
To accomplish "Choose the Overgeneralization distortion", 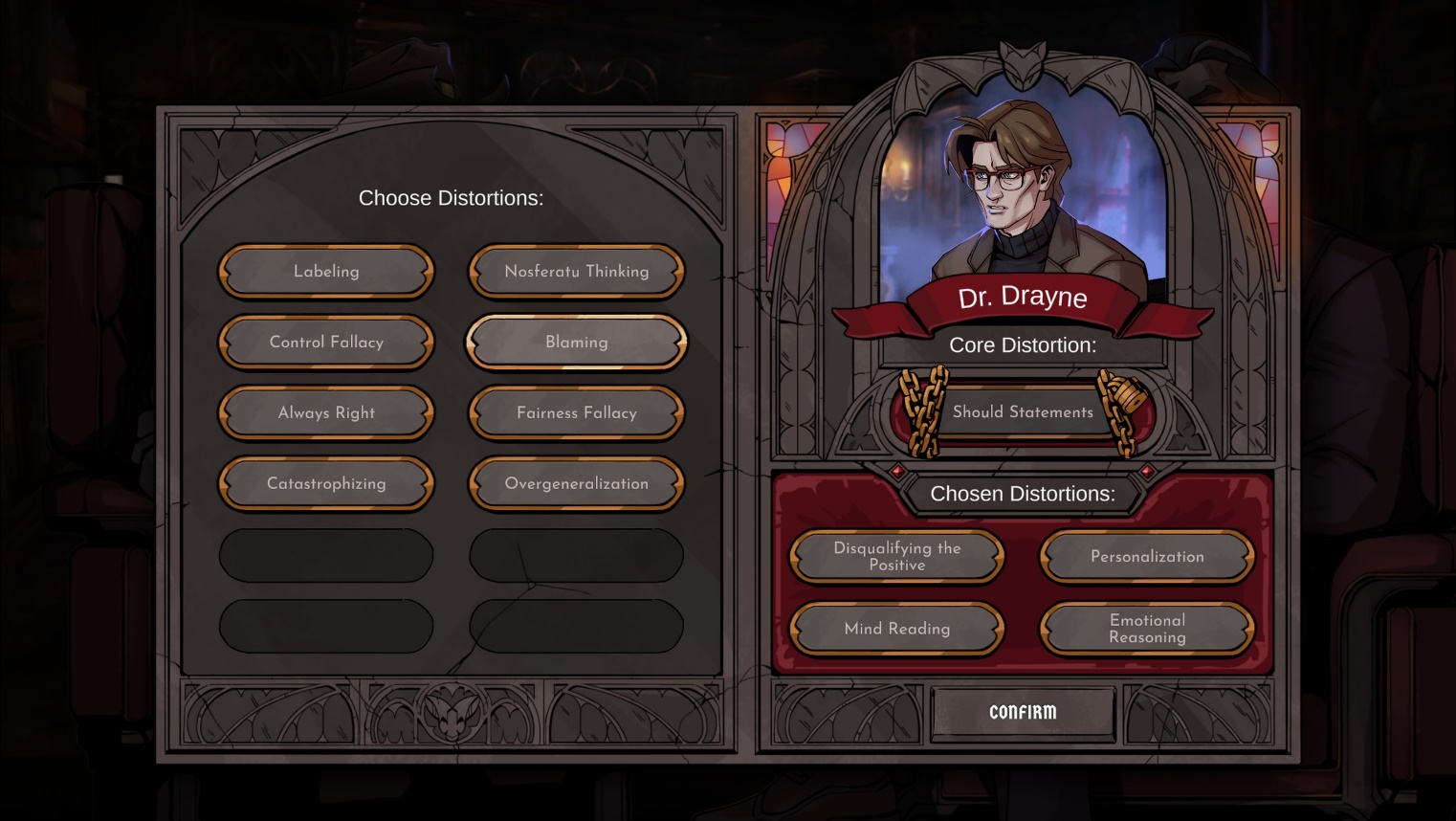I will 576,484.
